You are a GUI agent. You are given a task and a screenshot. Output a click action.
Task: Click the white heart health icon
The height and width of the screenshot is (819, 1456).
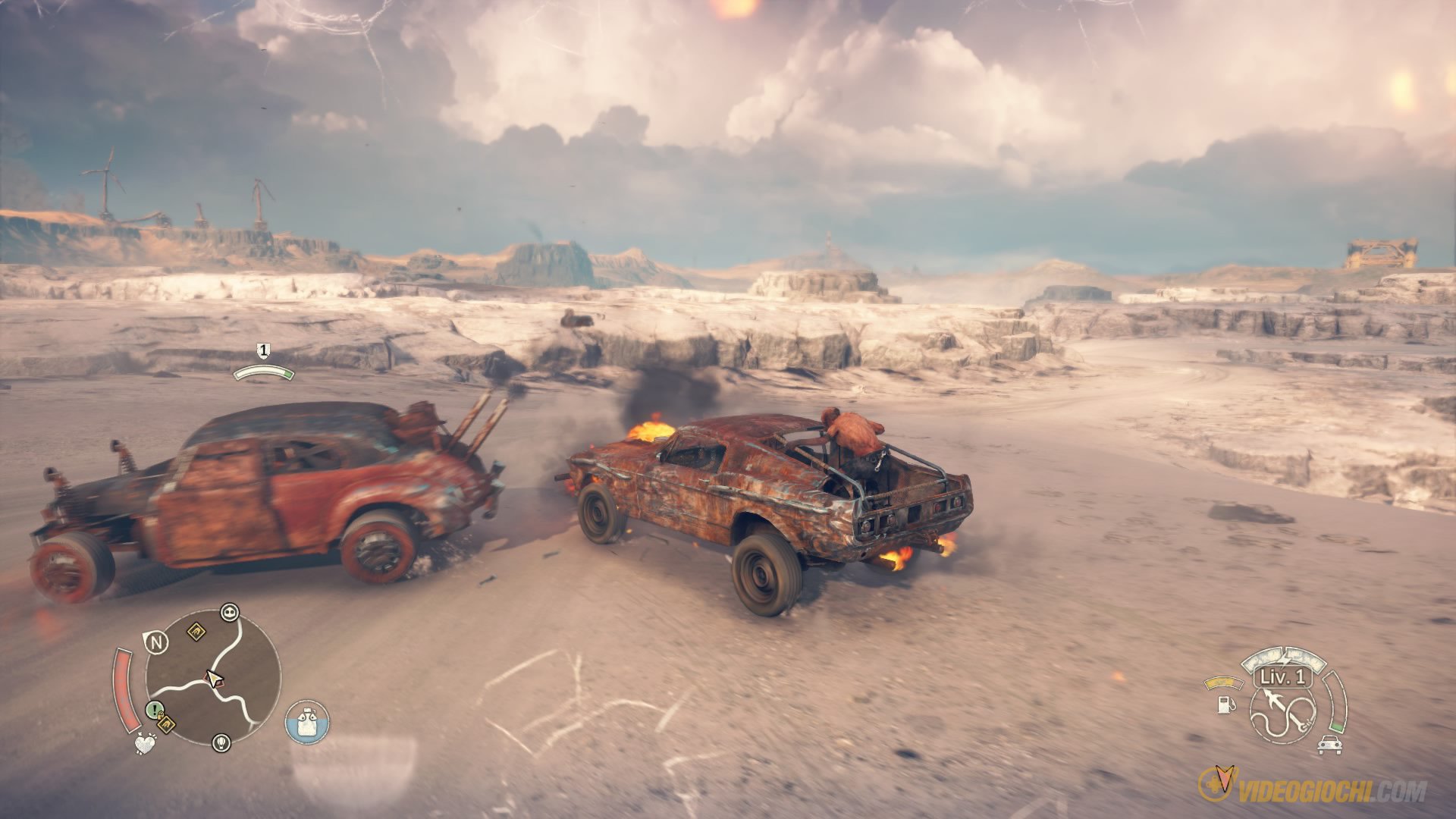pos(144,743)
